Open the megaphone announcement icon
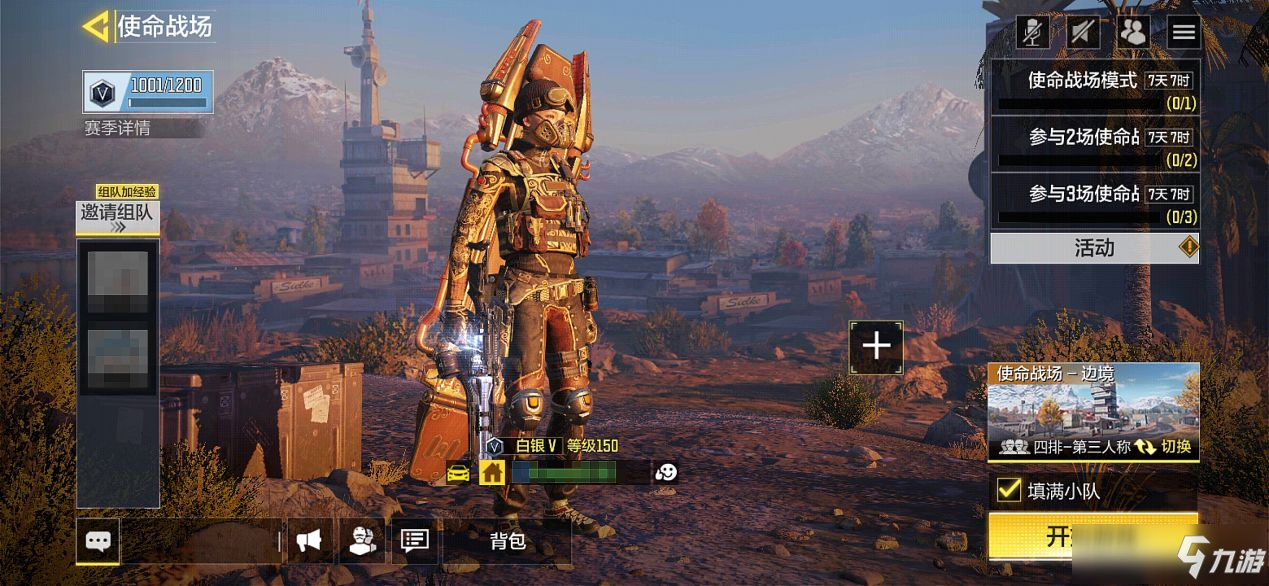 click(x=309, y=542)
